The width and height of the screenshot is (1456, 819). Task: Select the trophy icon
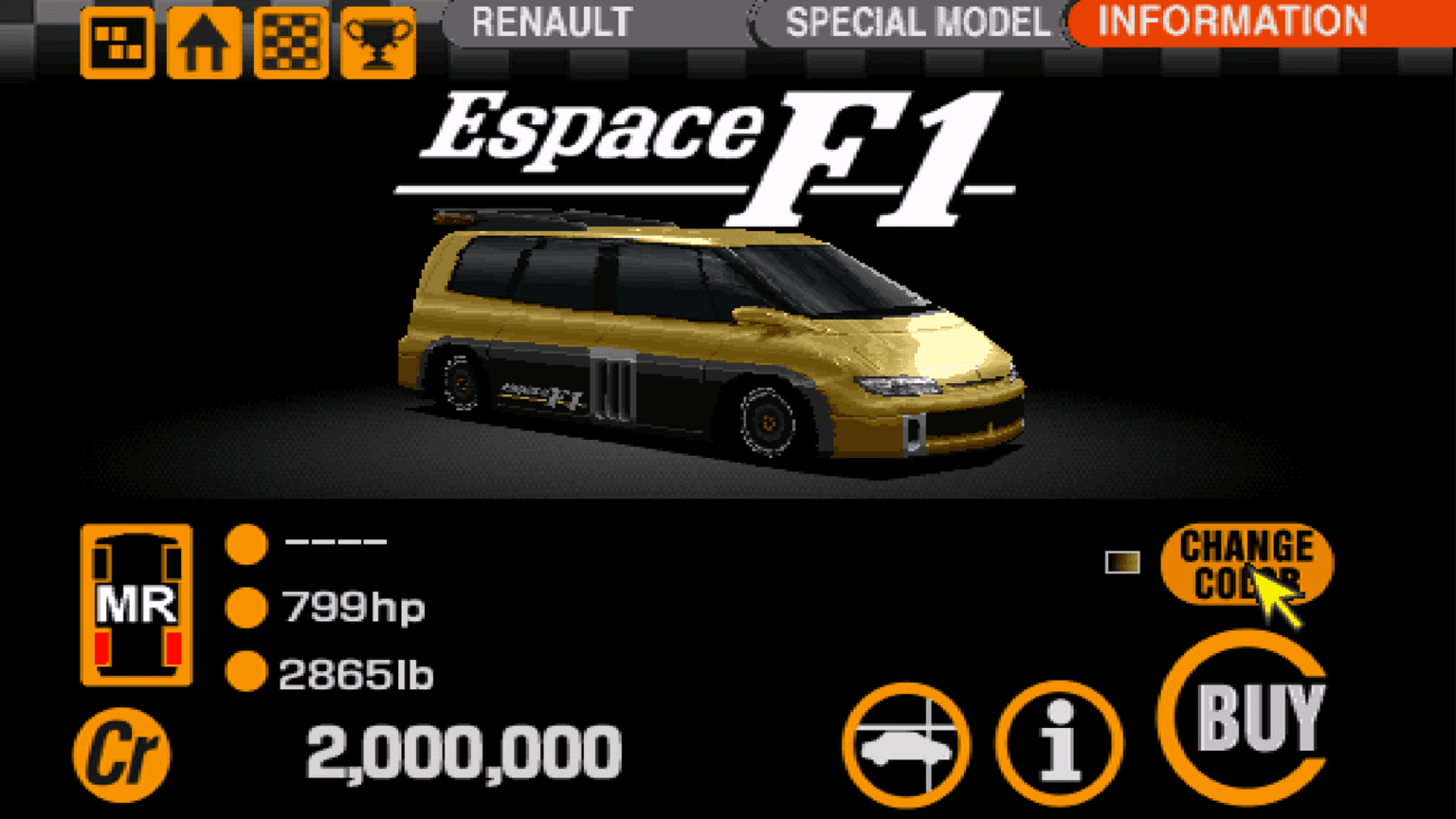[x=377, y=42]
